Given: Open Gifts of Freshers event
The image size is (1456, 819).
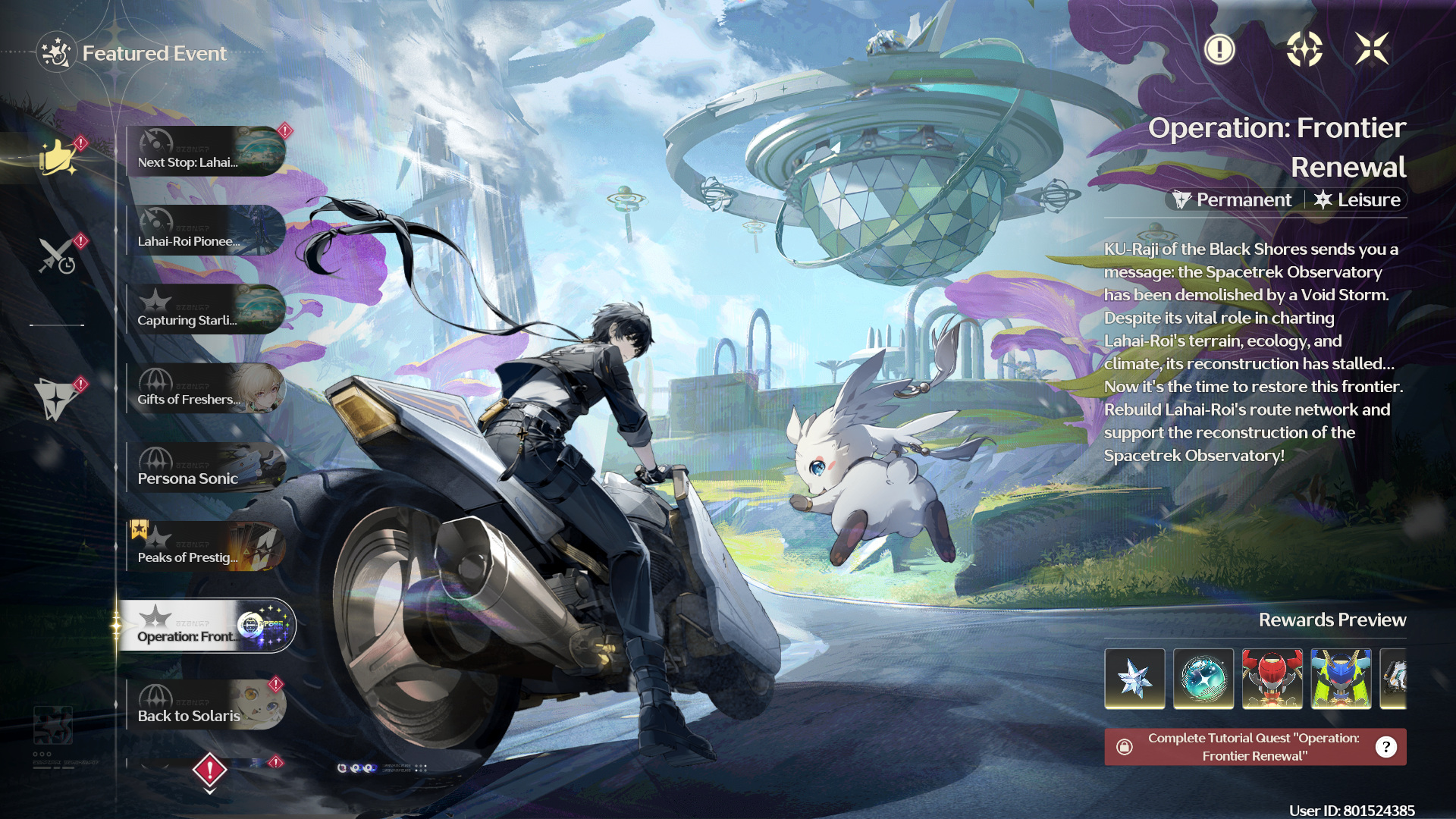Looking at the screenshot, I should pyautogui.click(x=206, y=389).
